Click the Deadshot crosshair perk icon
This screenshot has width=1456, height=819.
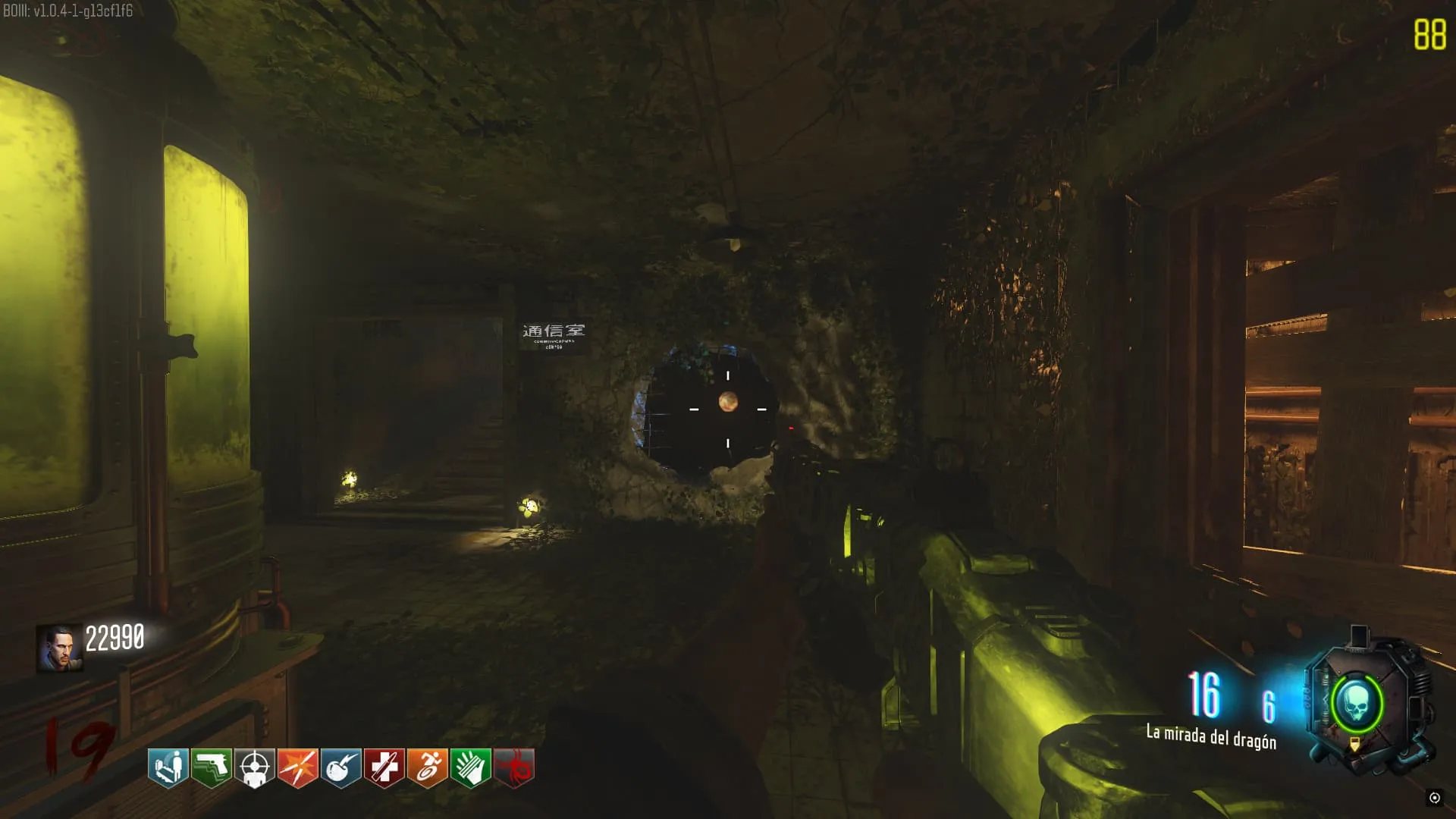255,767
